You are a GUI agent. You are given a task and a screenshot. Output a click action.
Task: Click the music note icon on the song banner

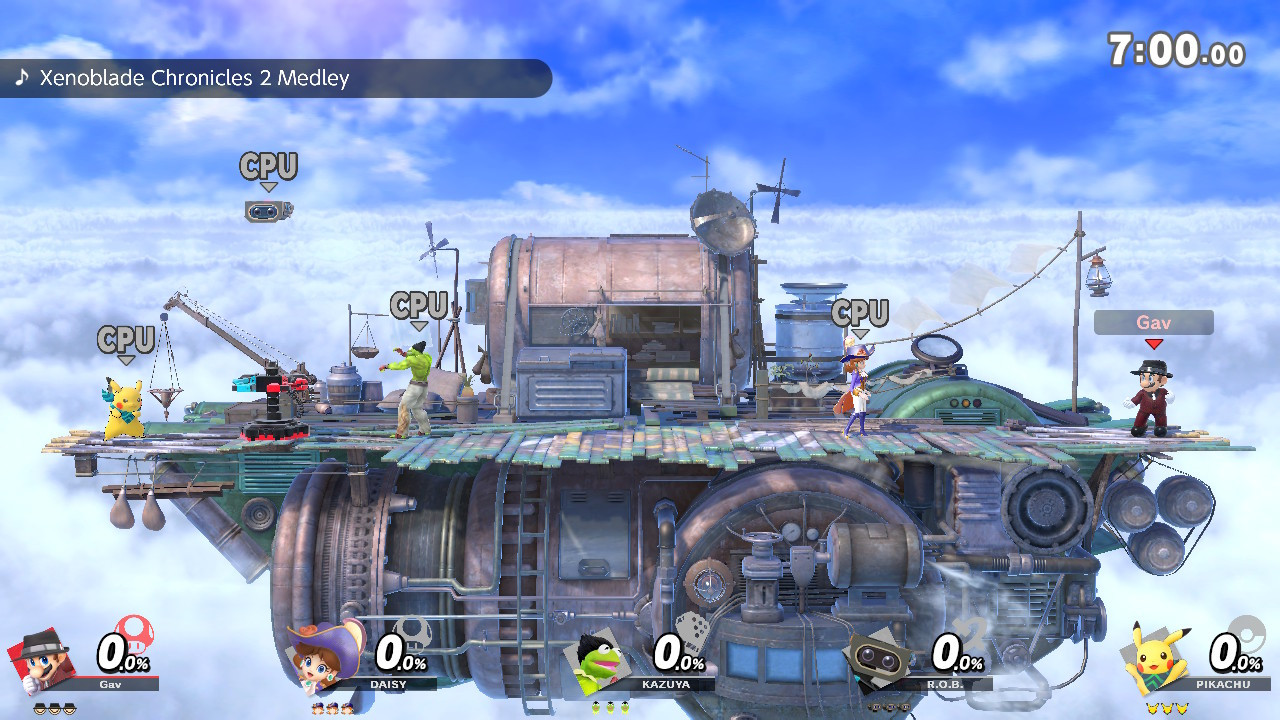[x=22, y=77]
